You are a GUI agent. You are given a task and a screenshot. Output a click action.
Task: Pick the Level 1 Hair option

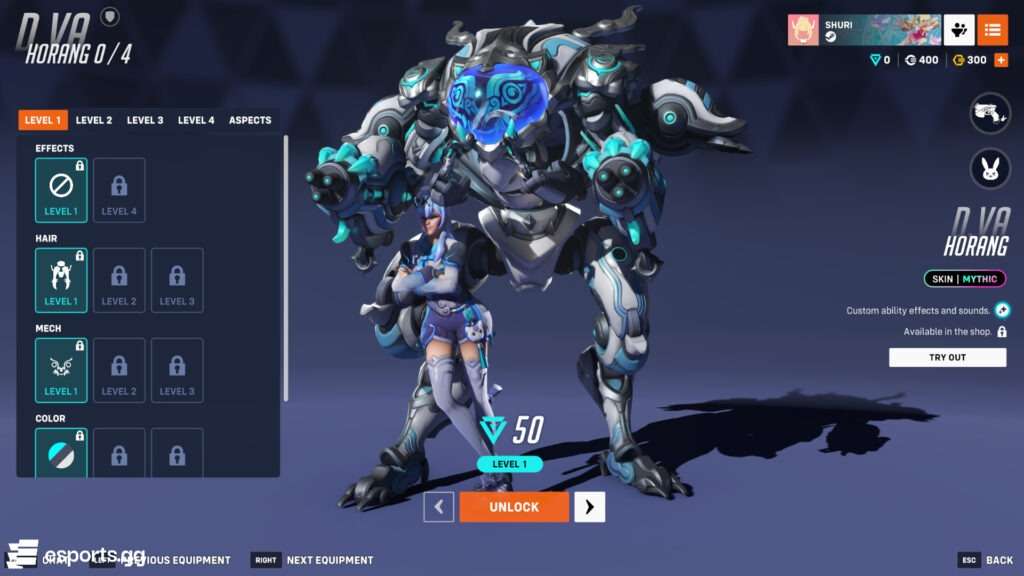pyautogui.click(x=61, y=280)
